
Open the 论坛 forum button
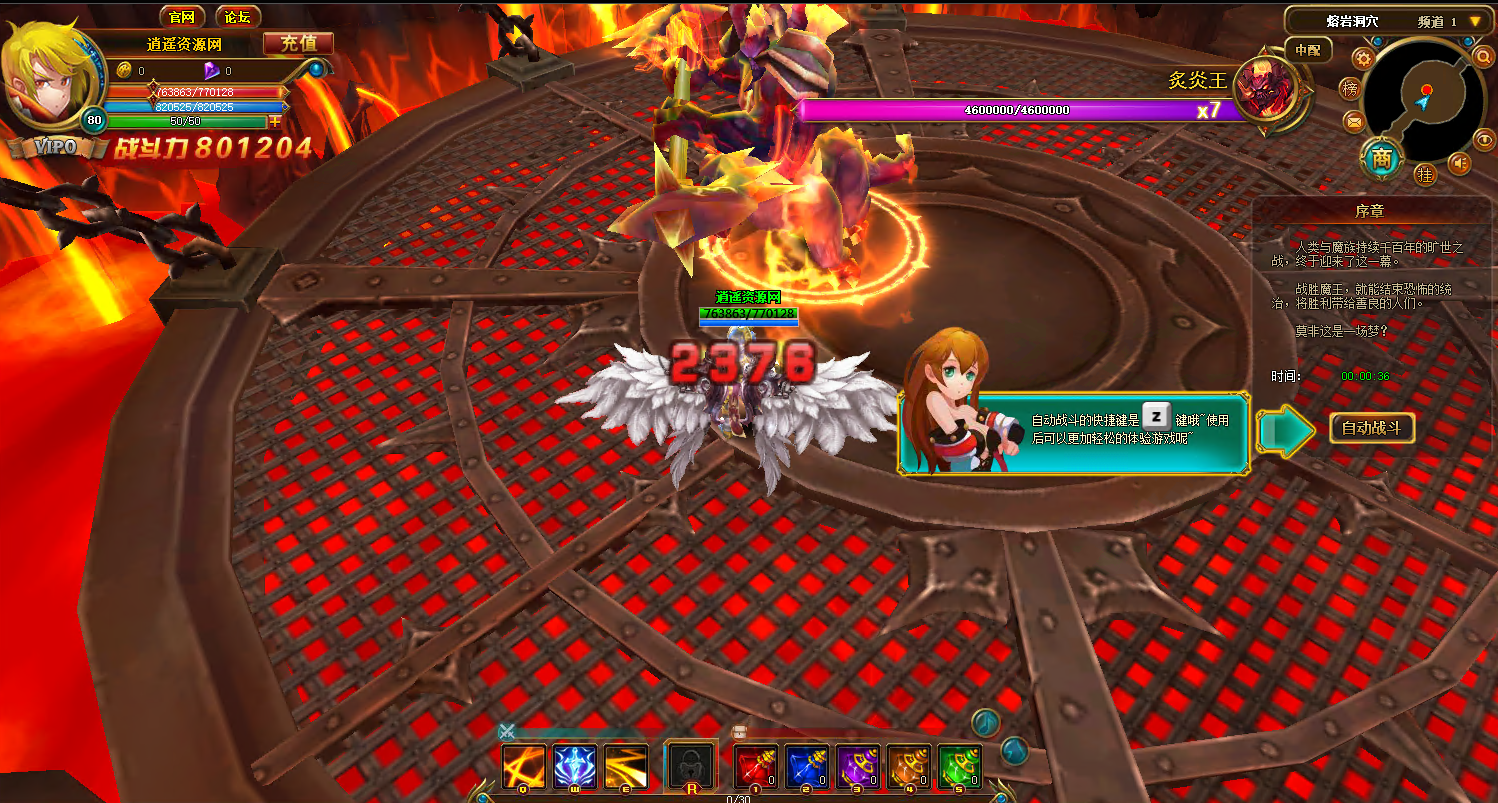coord(237,17)
